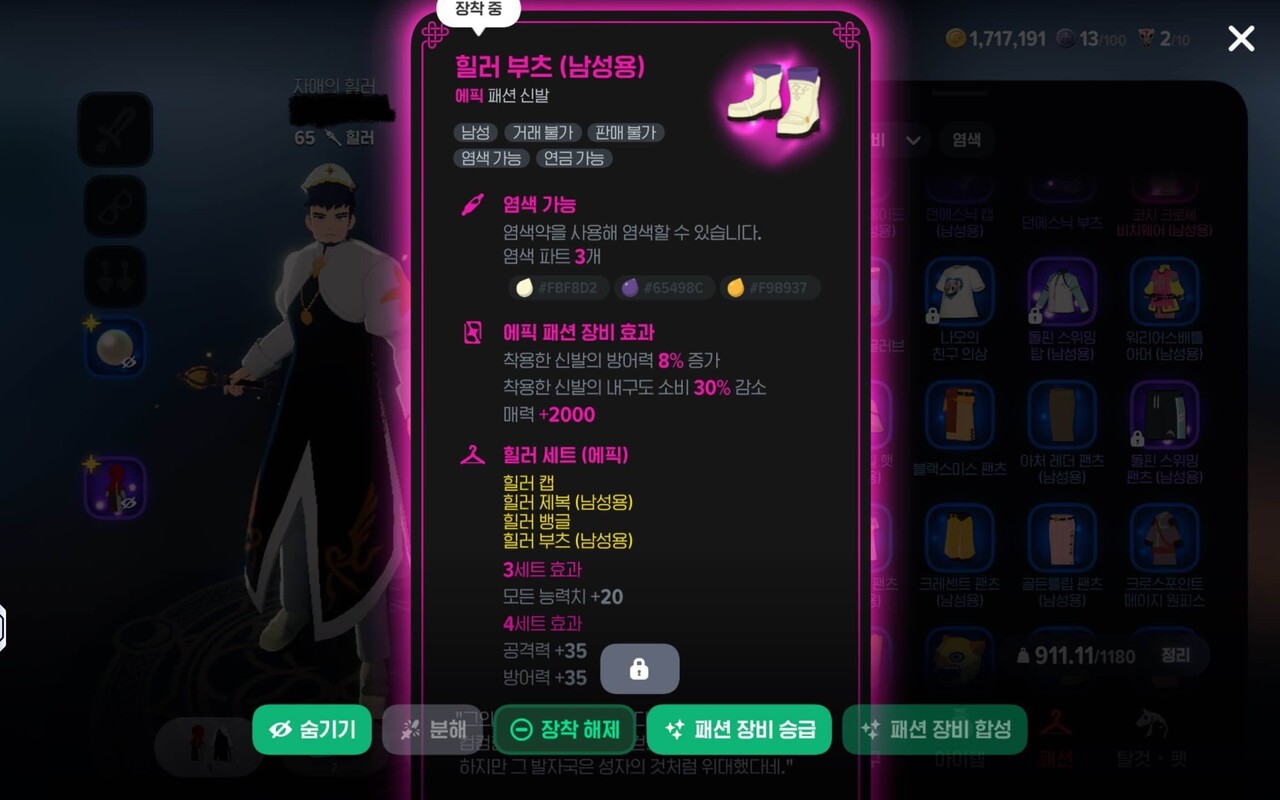
Task: Click the weight scale icon near 911.11/1180
Action: click(1022, 655)
